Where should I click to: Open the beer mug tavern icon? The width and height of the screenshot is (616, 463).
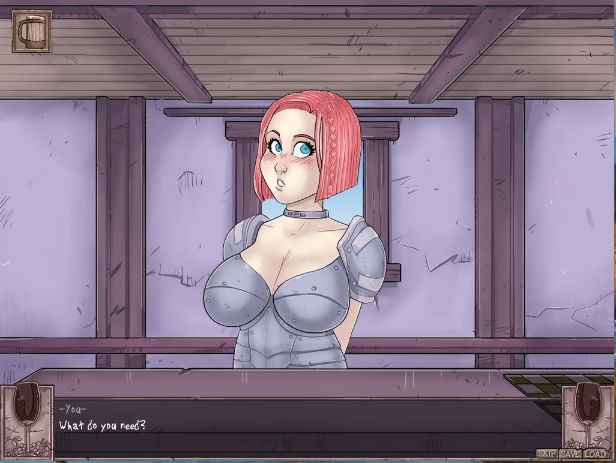click(31, 31)
